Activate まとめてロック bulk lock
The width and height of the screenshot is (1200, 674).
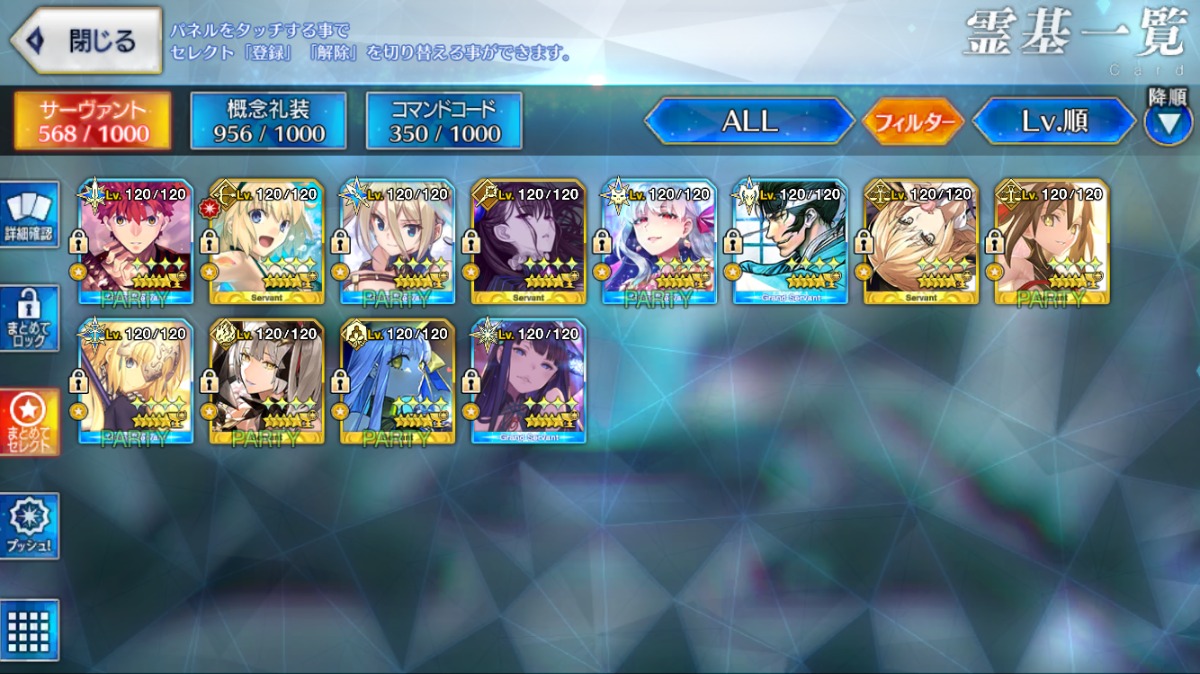(30, 318)
